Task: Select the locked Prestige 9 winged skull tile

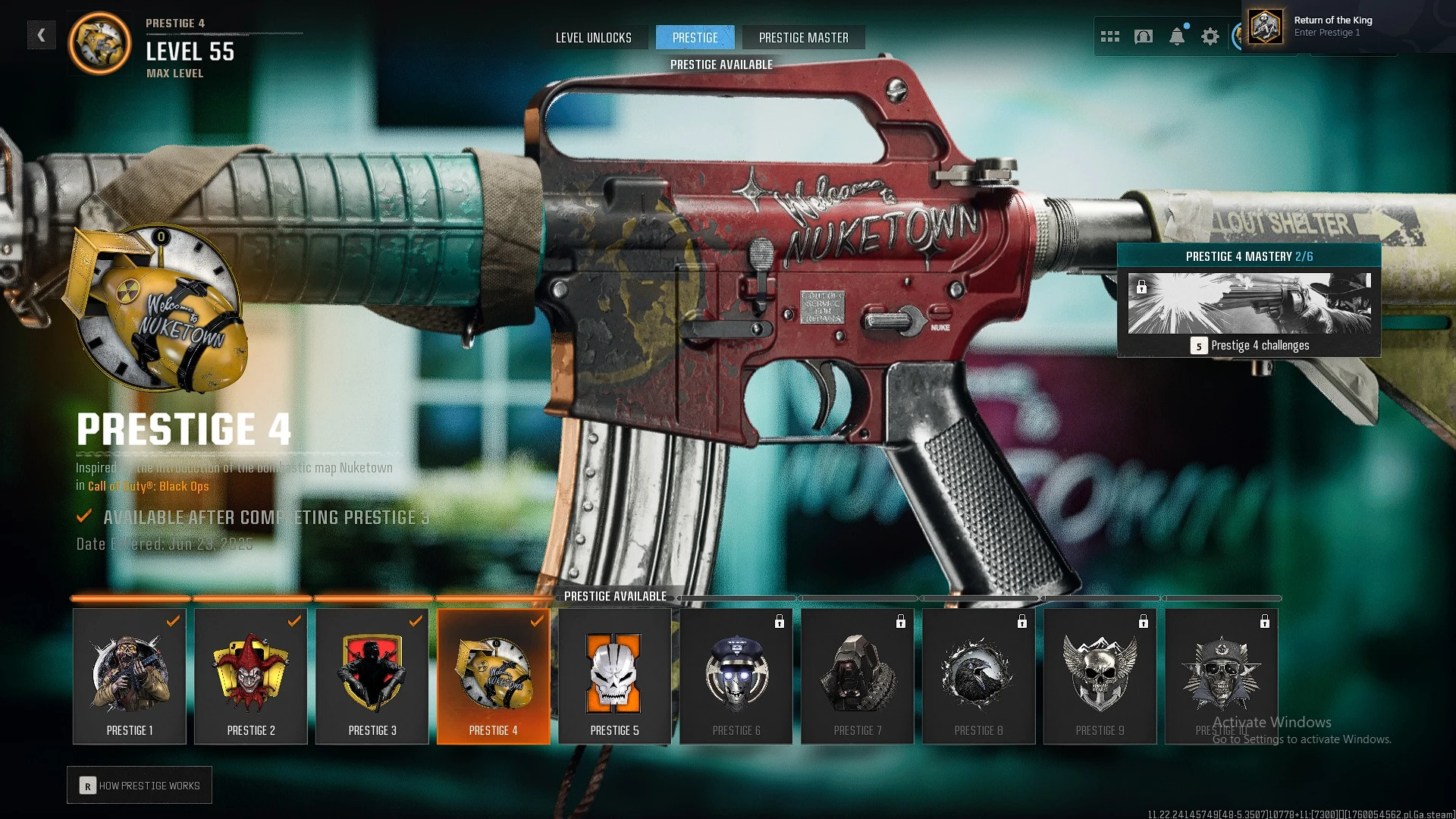Action: pos(1100,676)
